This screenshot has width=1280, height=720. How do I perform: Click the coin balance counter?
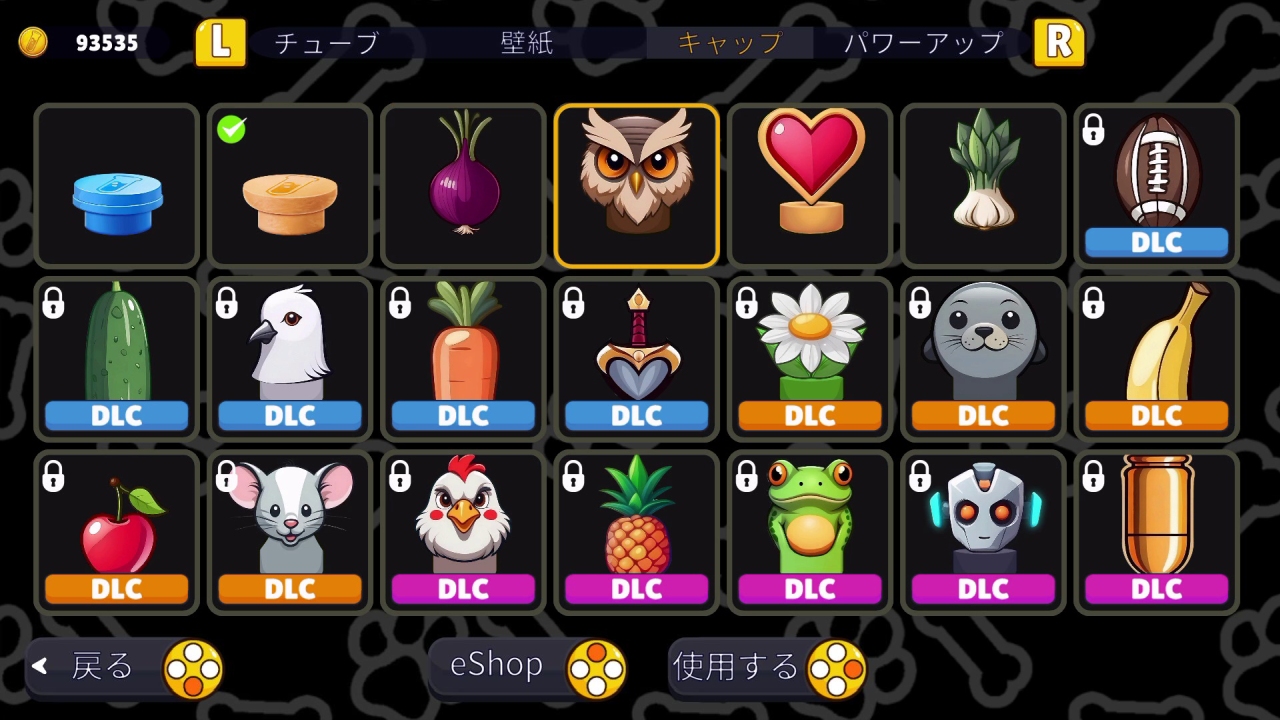pyautogui.click(x=77, y=42)
